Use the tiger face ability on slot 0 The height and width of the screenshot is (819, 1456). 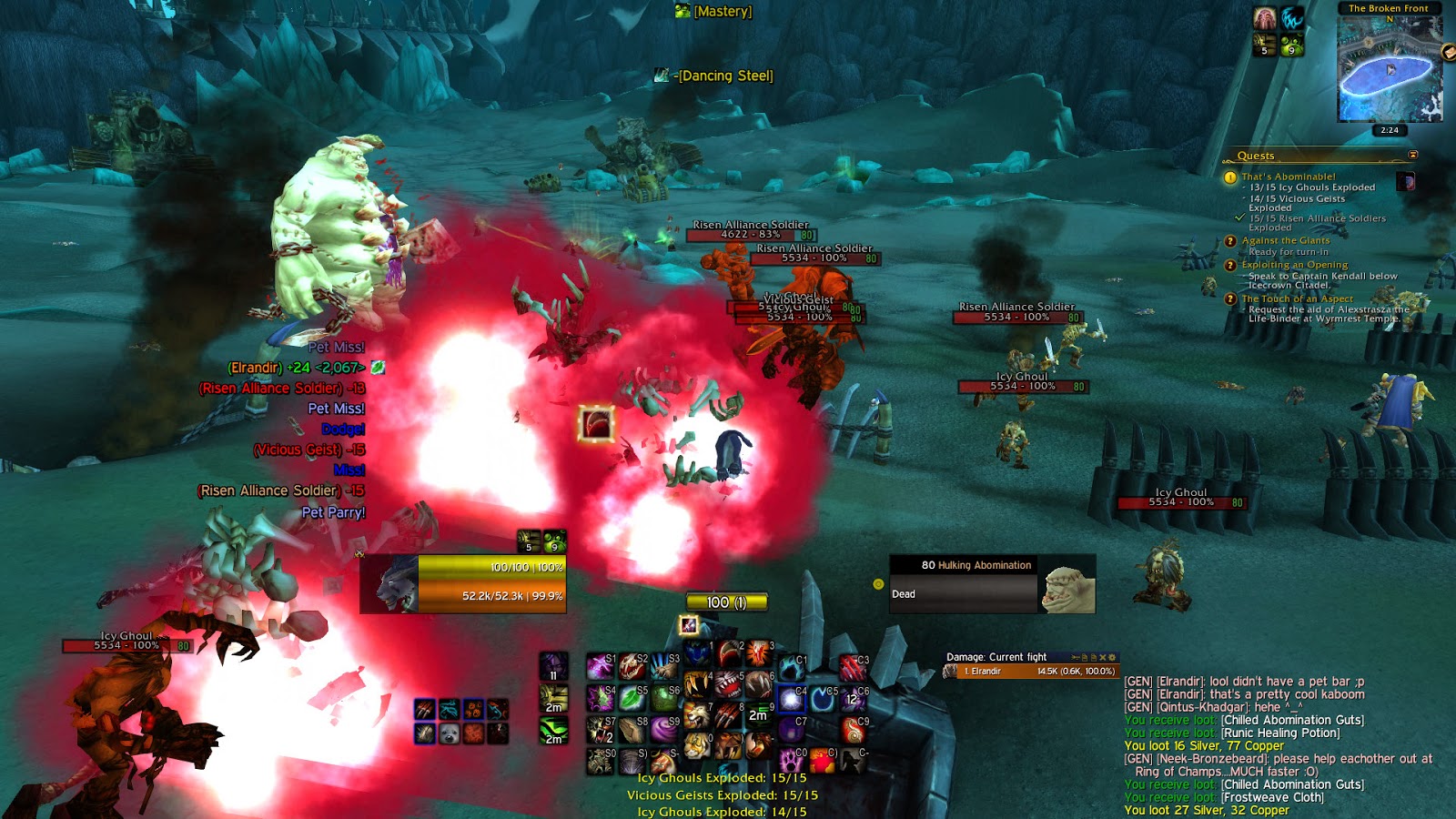click(x=696, y=746)
